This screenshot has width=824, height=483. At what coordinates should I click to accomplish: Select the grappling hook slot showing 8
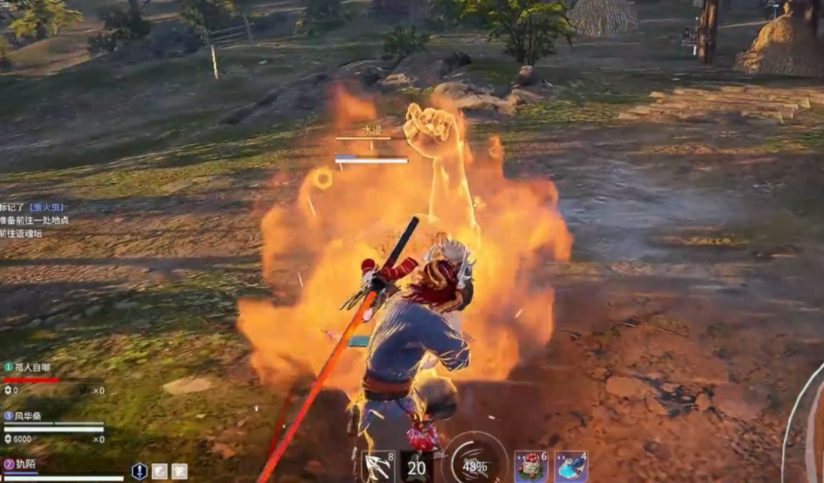(x=378, y=466)
